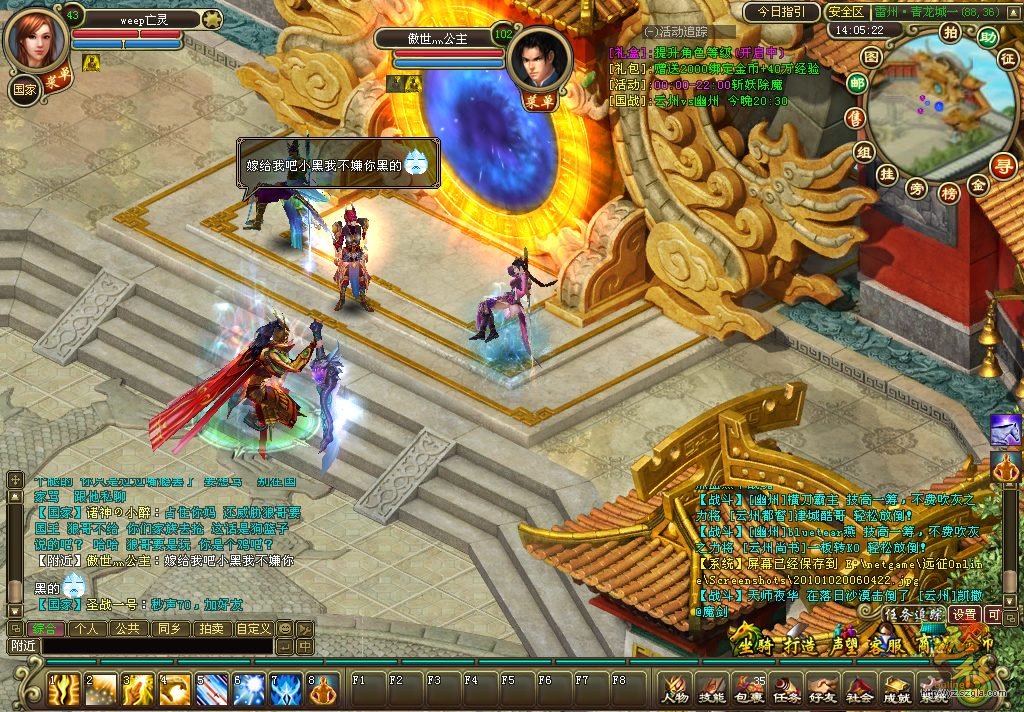Open the chat emoticon smiley picker
Viewport: 1024px width, 712px height.
[285, 629]
